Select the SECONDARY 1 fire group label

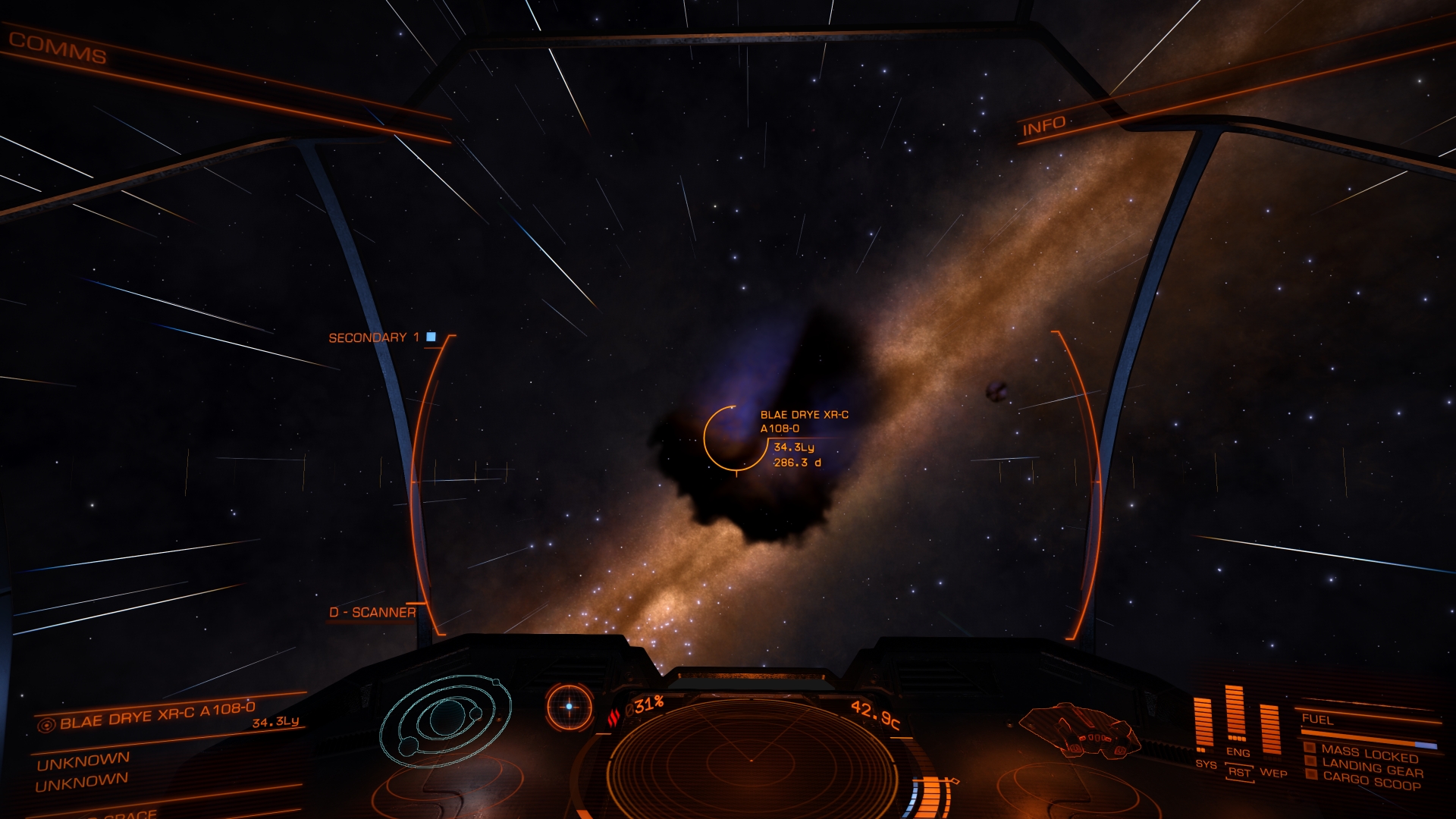coord(374,337)
